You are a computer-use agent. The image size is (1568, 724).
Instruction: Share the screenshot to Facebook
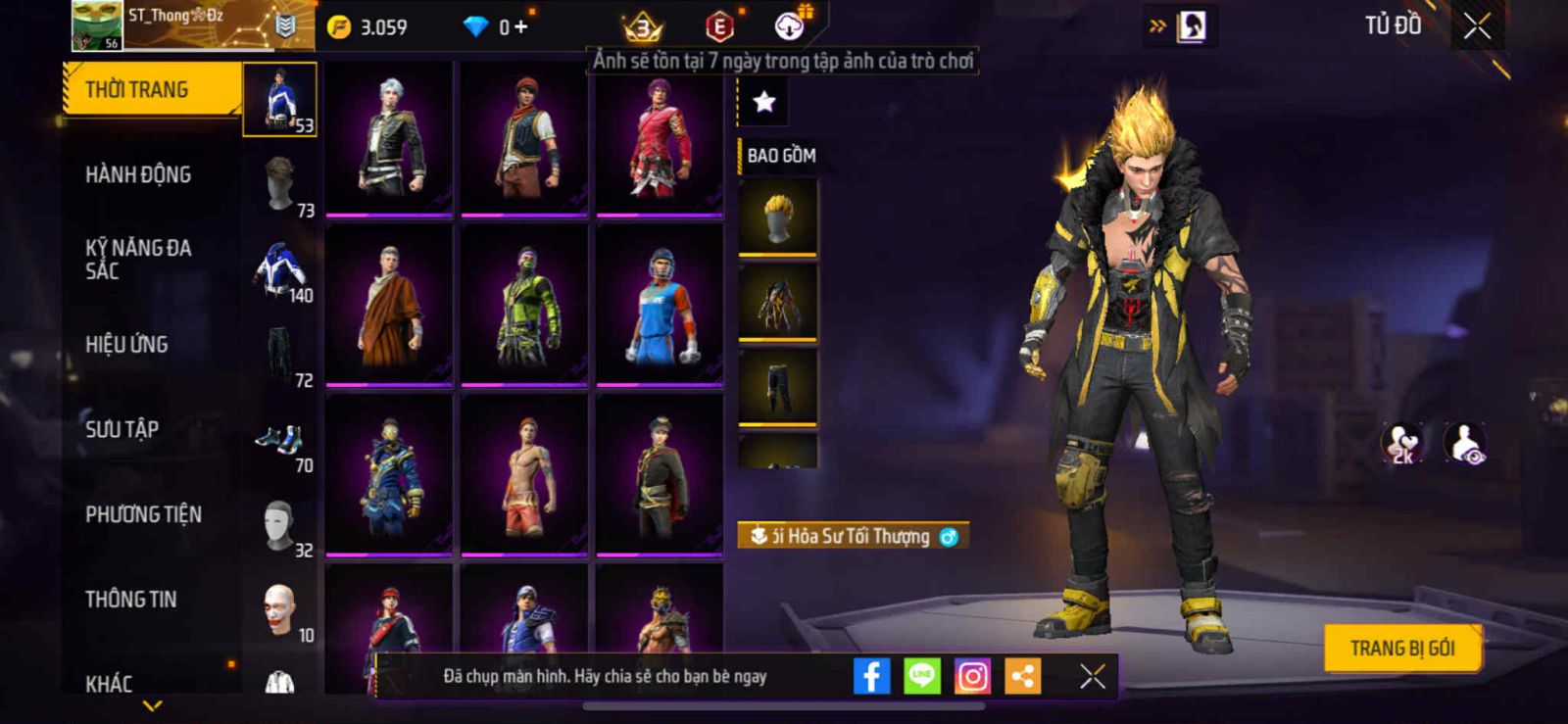pos(871,676)
